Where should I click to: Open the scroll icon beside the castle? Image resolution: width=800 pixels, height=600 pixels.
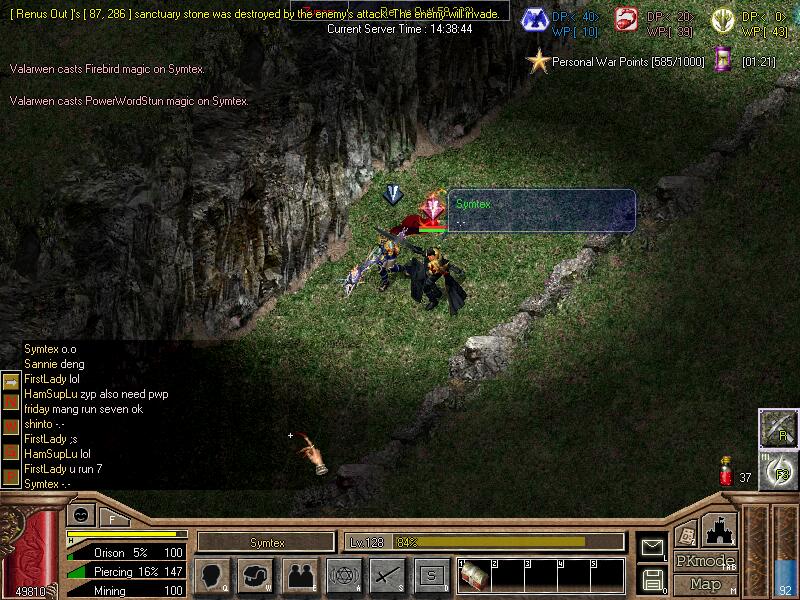tap(686, 534)
